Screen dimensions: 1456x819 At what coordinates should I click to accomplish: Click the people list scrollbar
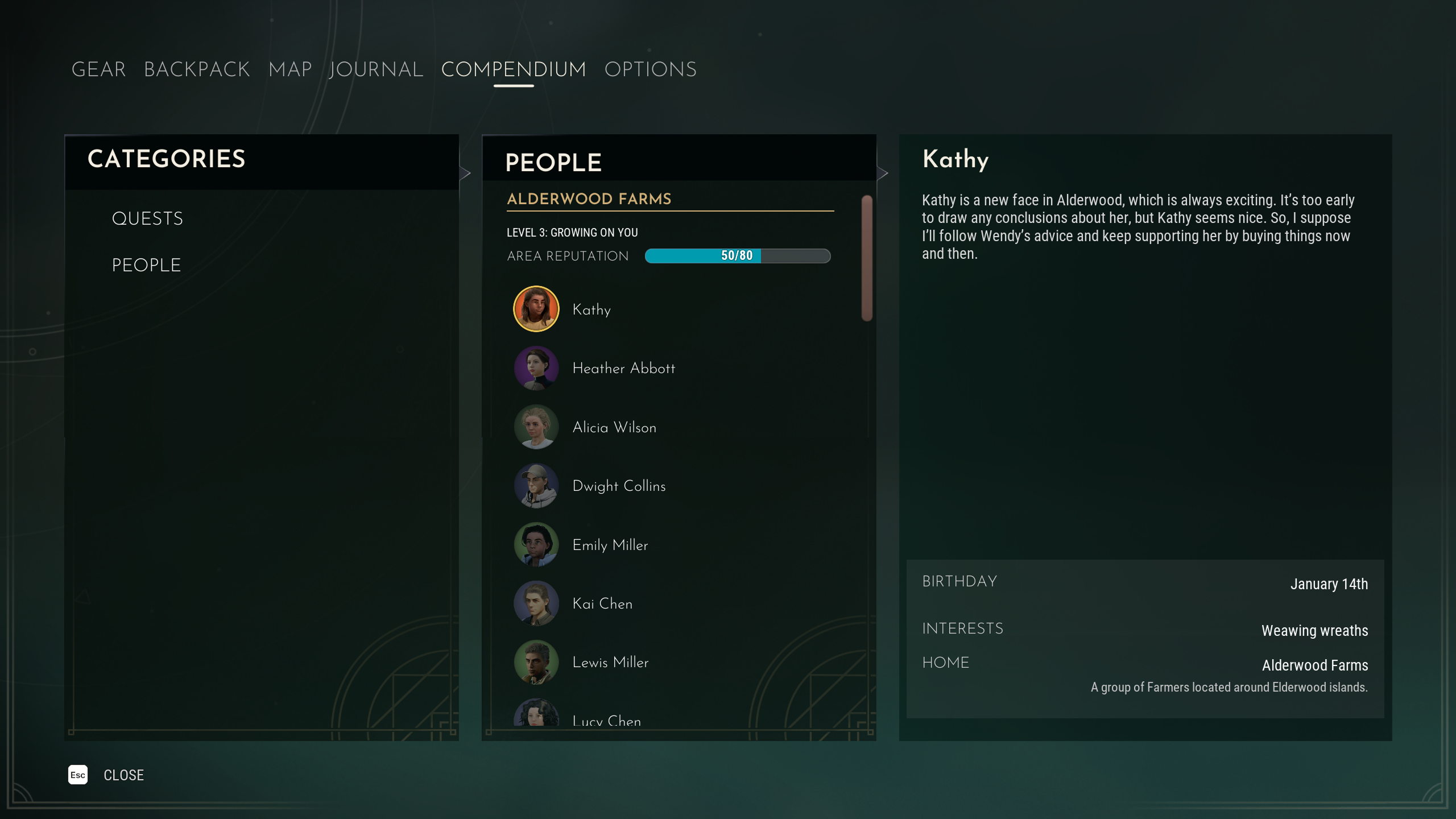[x=867, y=258]
